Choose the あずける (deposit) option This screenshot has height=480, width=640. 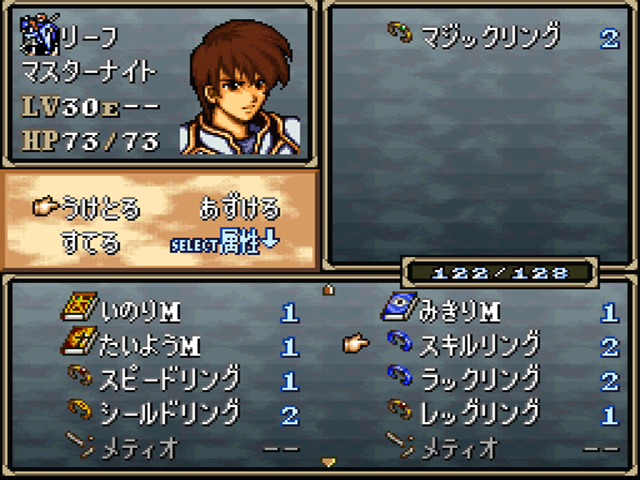tap(240, 209)
